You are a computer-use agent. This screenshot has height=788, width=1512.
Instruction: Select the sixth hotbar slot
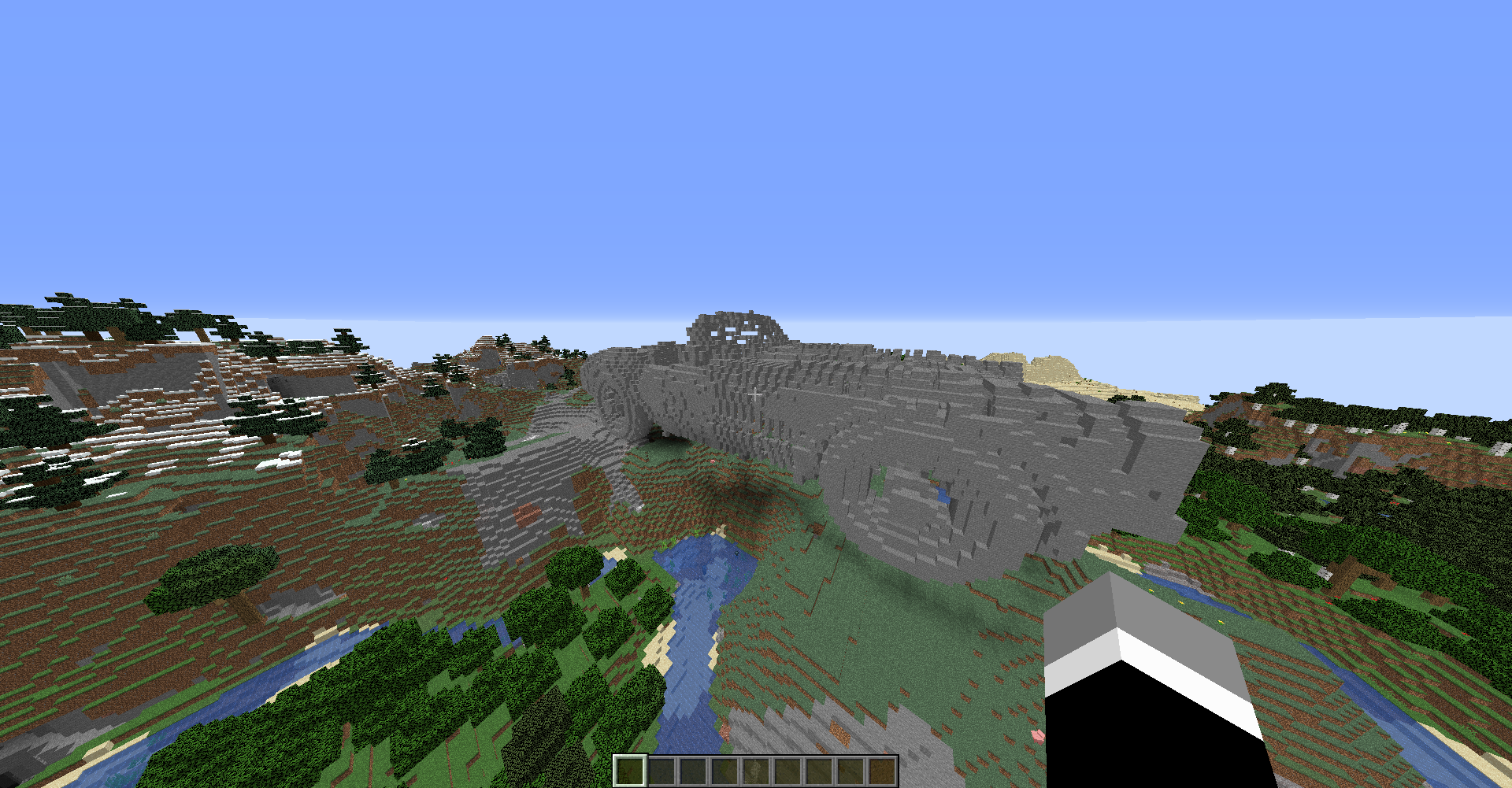point(789,771)
